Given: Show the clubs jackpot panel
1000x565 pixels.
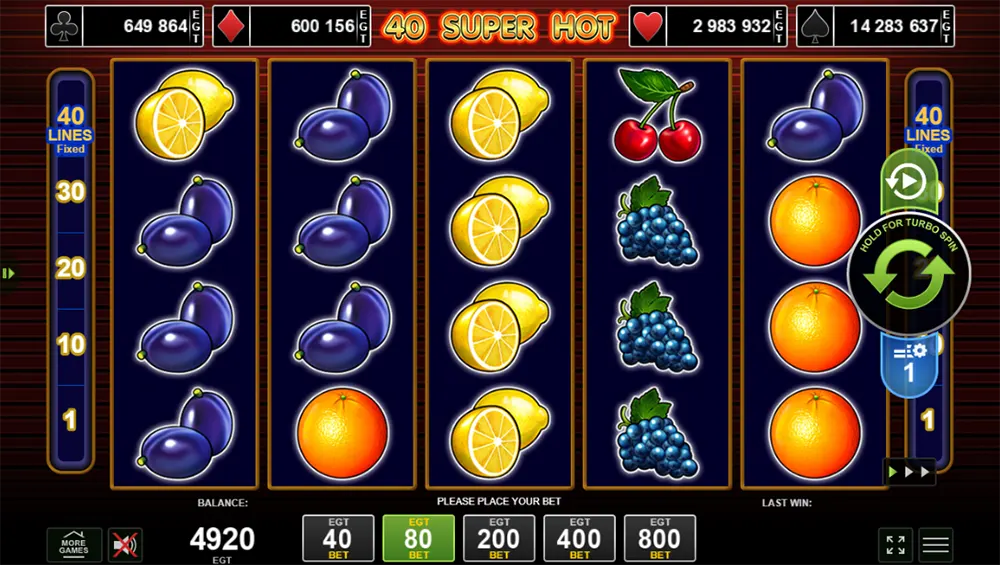Looking at the screenshot, I should click(119, 26).
